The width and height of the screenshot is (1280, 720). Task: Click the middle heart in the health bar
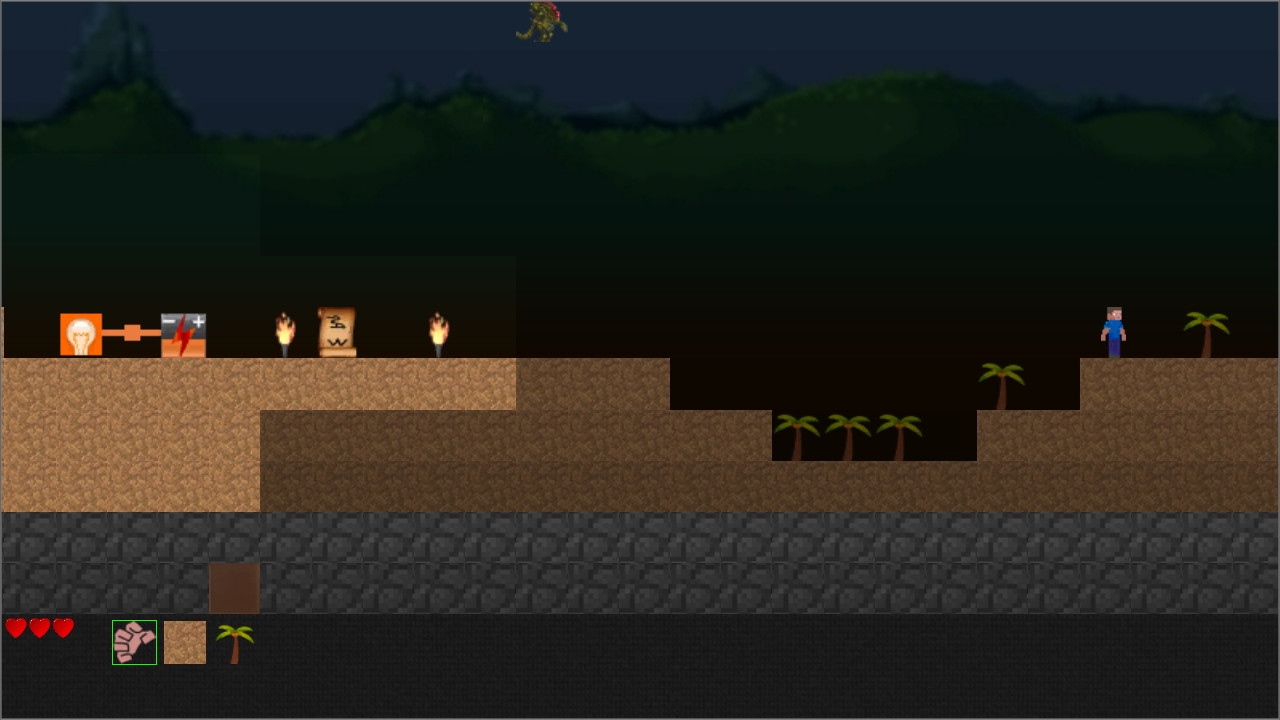click(39, 629)
